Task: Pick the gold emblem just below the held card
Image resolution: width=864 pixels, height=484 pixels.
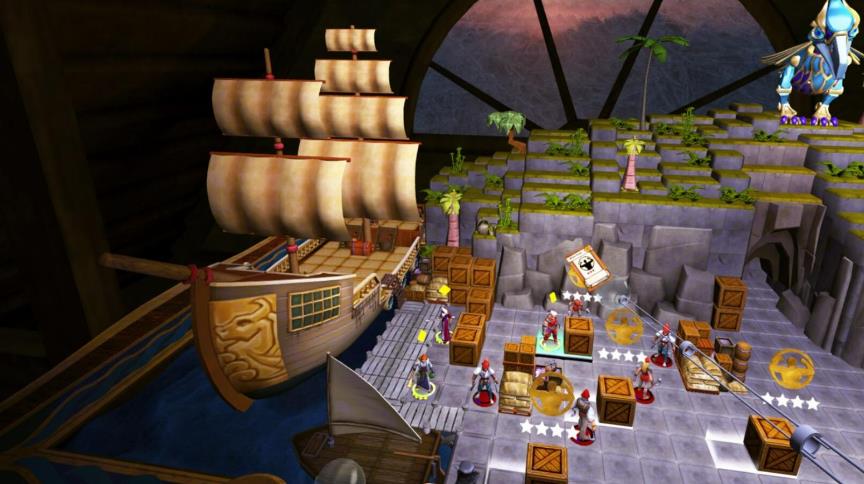Action: [623, 325]
